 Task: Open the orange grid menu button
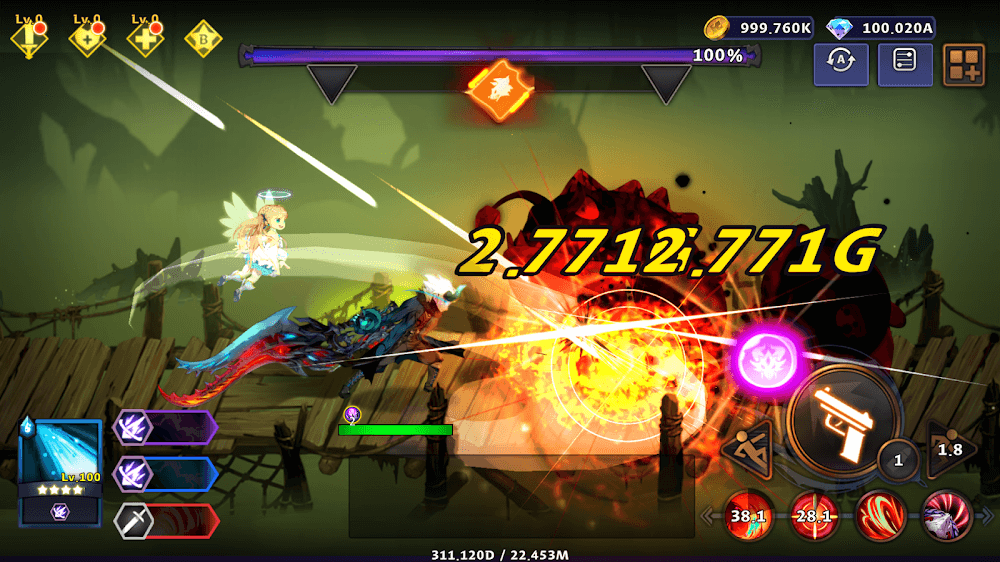[x=964, y=64]
